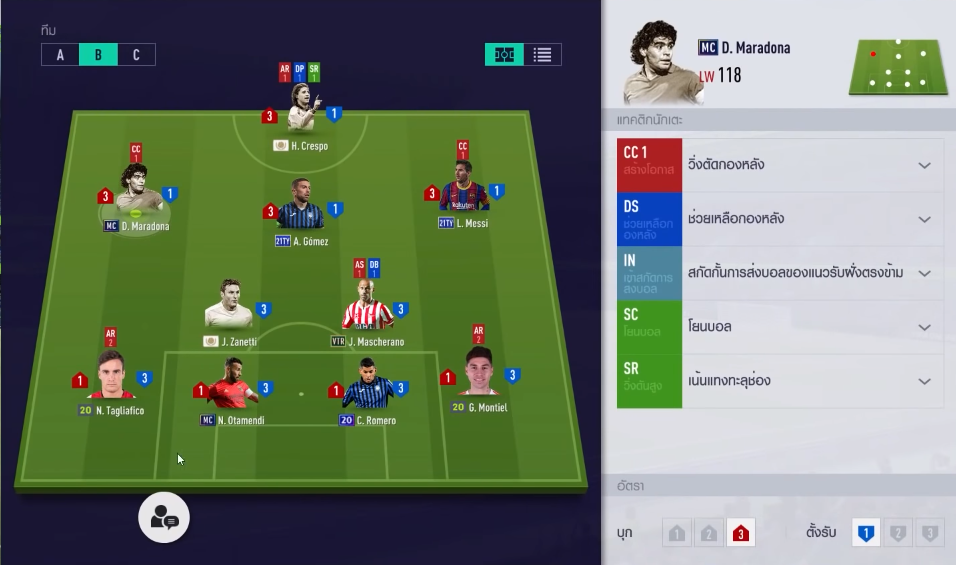
Task: Choose L. Messi on the right wing
Action: (463, 190)
